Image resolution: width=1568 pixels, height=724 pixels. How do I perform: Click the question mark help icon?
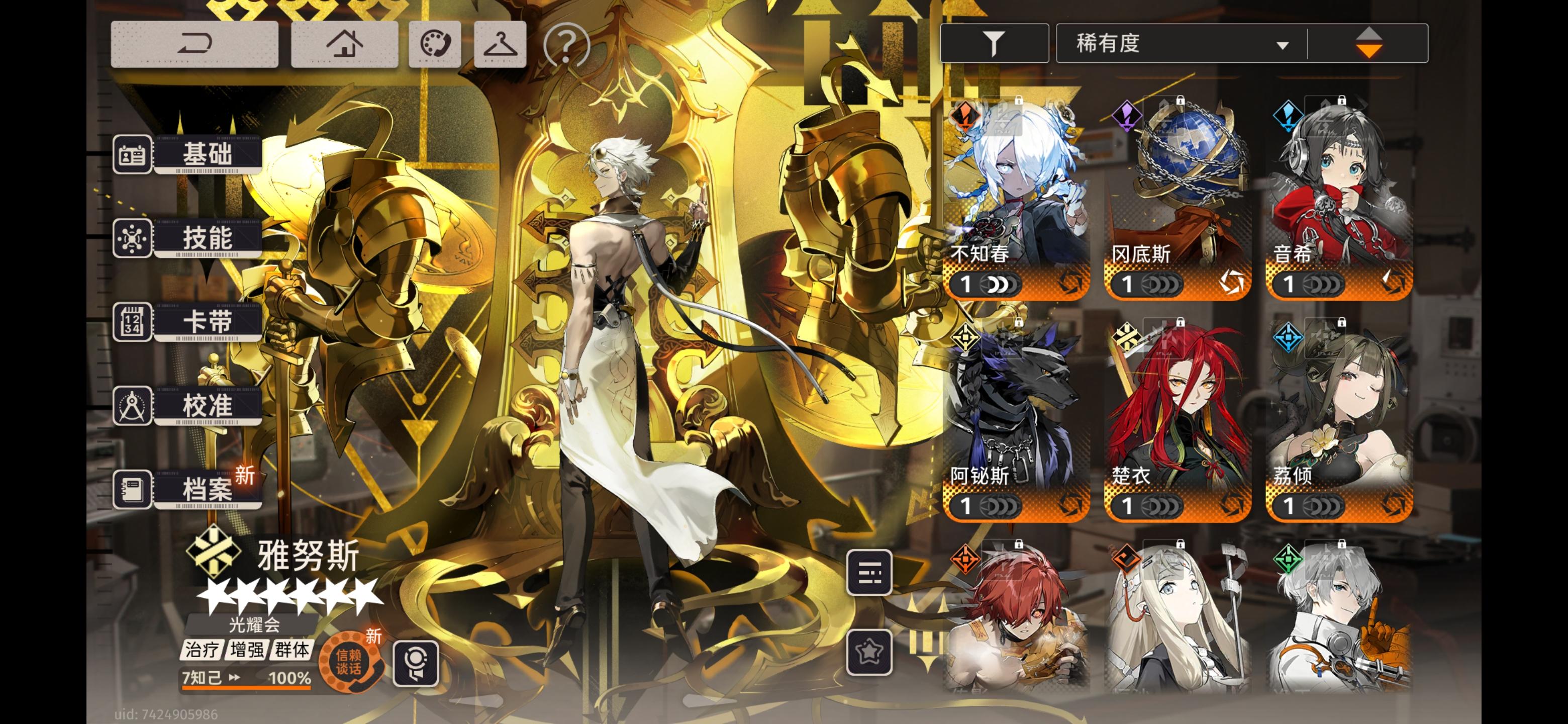click(x=567, y=44)
